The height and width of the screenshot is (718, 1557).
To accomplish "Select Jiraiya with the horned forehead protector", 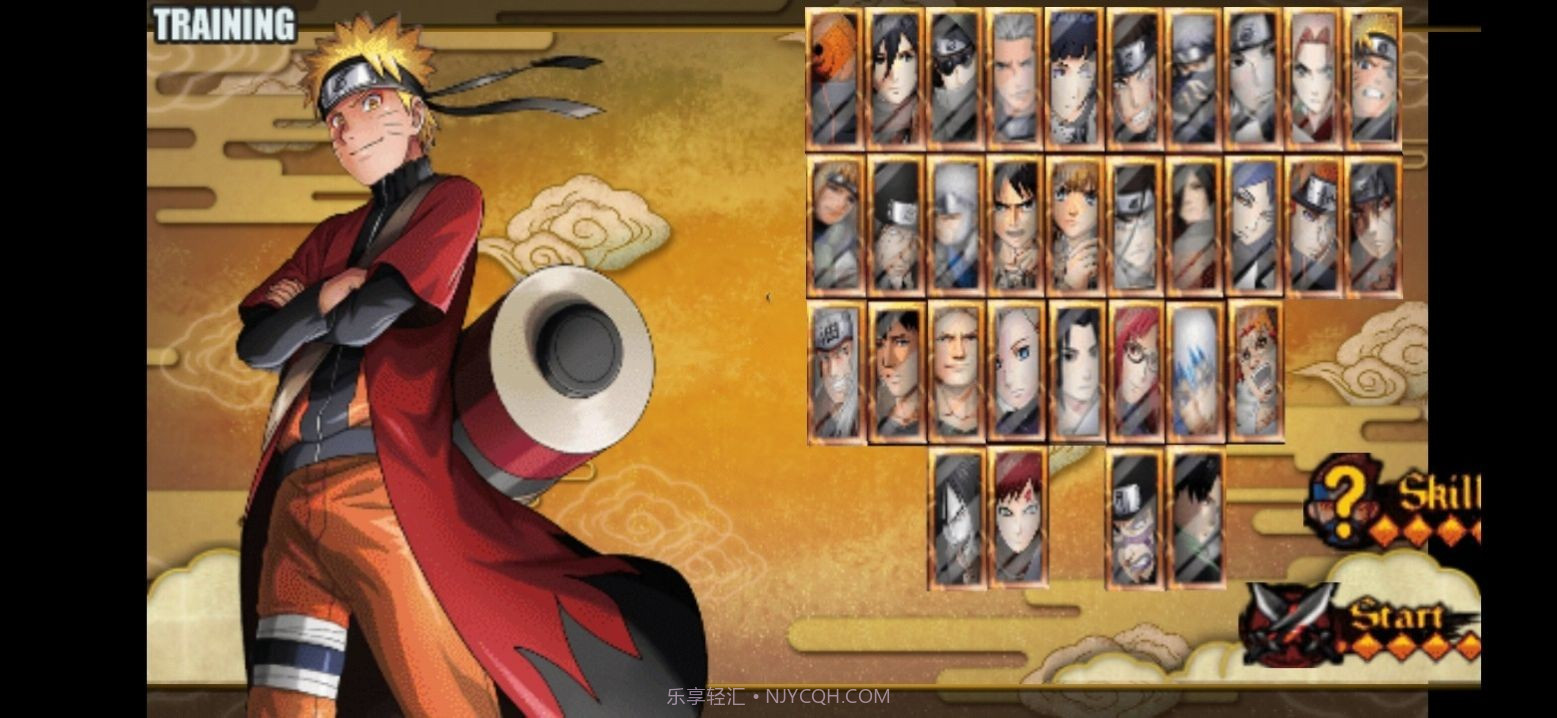I will point(836,371).
